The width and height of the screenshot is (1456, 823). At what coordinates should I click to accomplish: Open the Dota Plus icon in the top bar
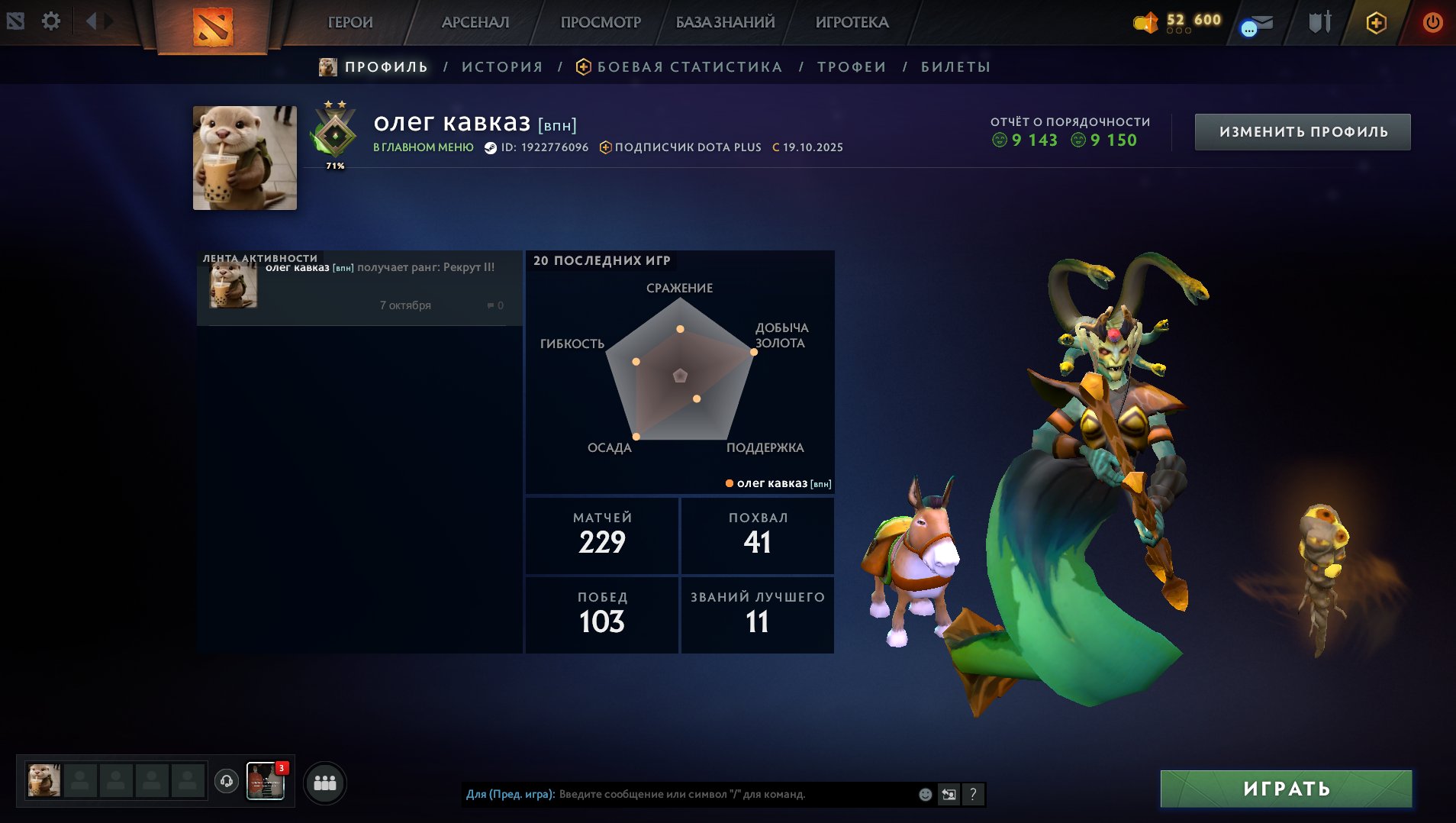1376,23
